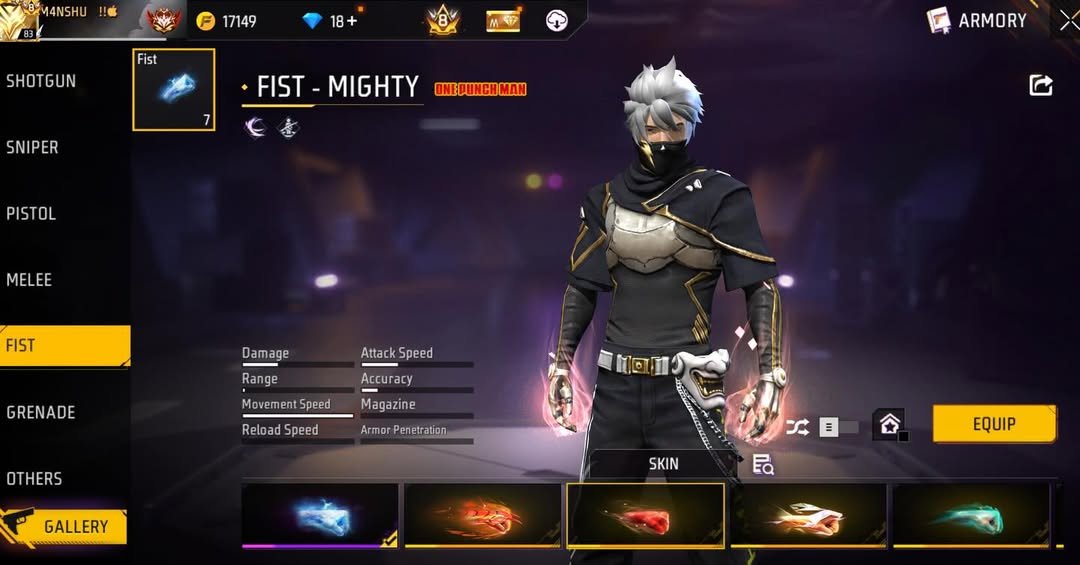
Task: Share this fist skin
Action: click(x=1041, y=85)
